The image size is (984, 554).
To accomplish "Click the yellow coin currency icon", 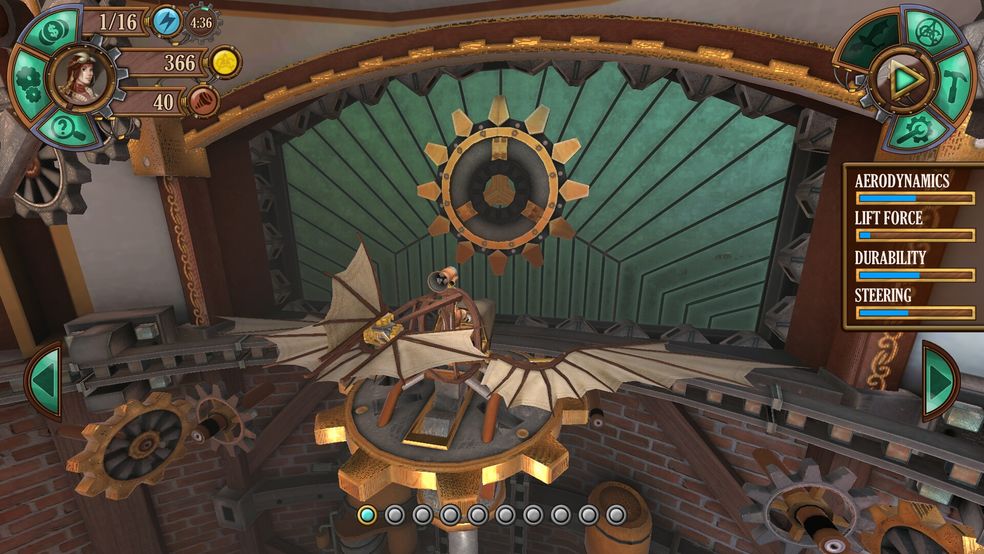I will (226, 64).
